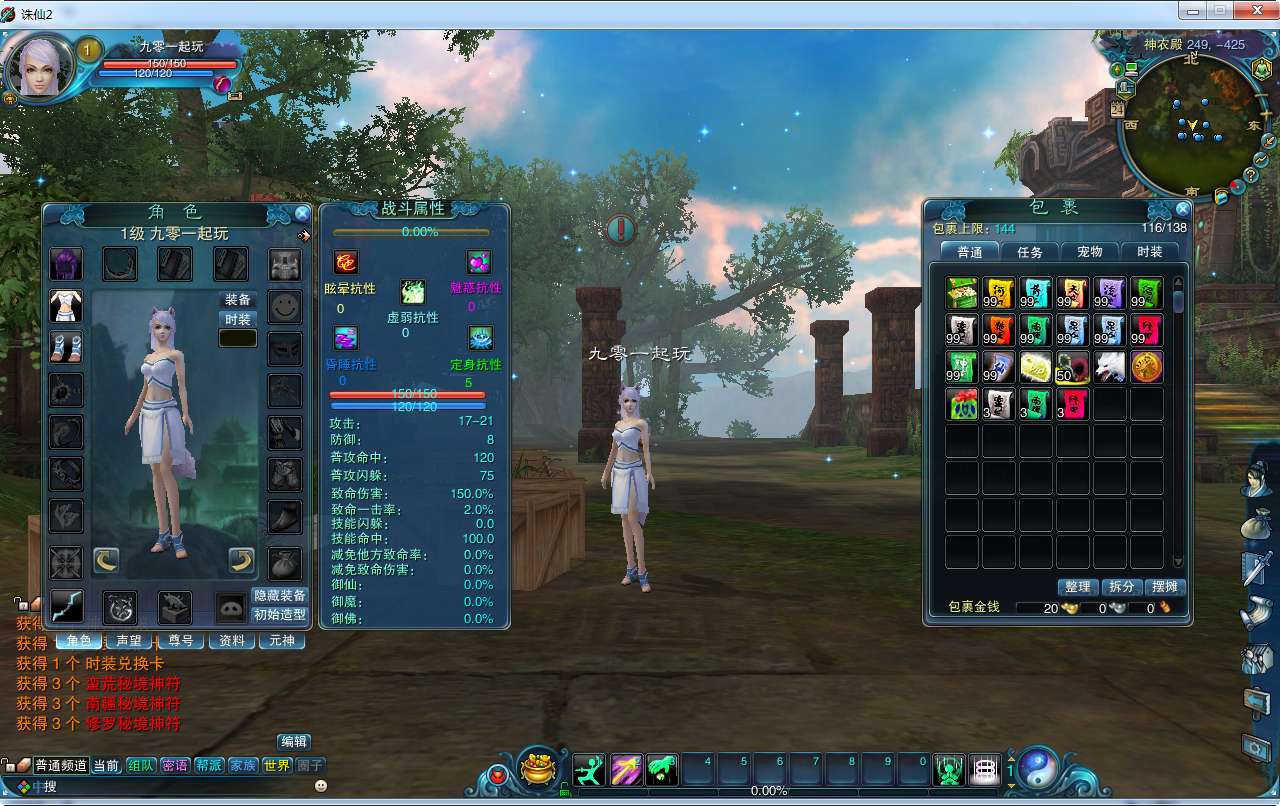Click the red exclamation alert icon

pyautogui.click(x=621, y=230)
